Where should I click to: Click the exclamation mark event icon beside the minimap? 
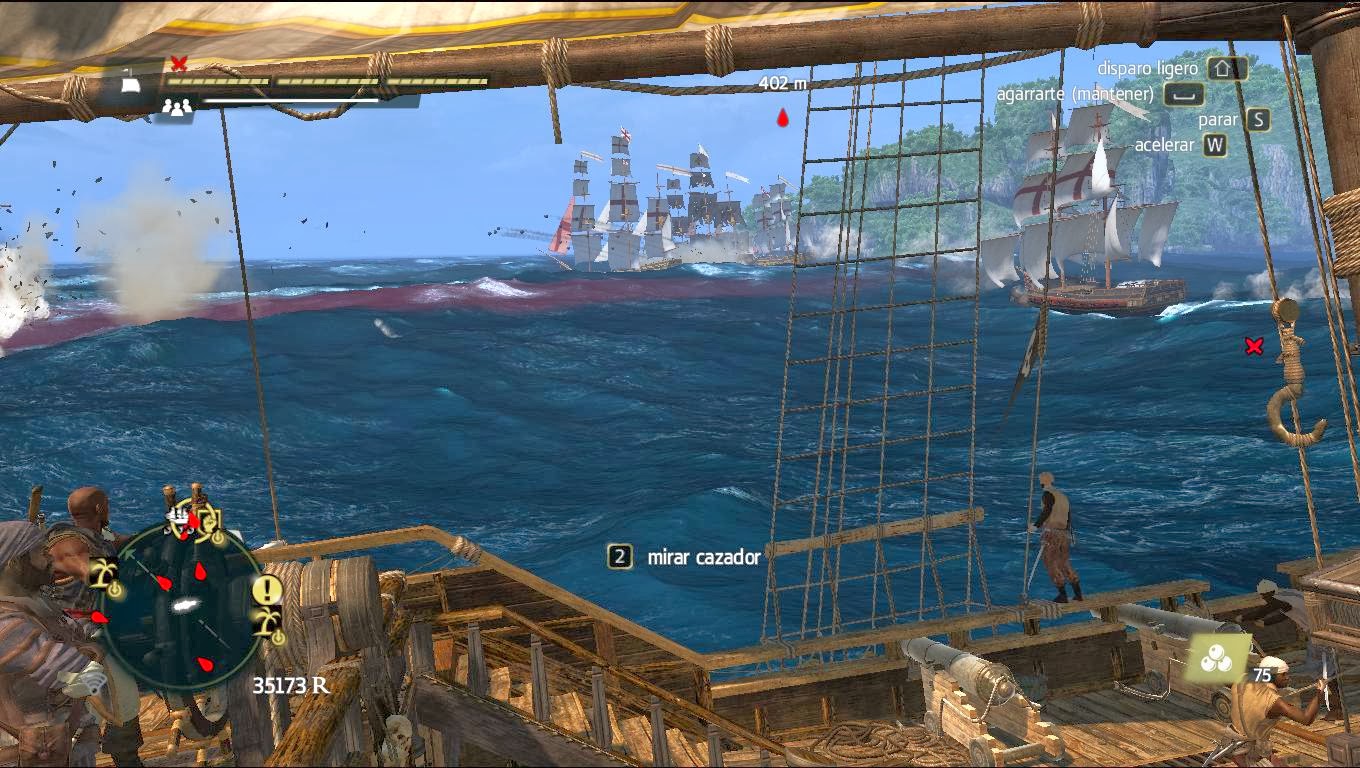[268, 589]
